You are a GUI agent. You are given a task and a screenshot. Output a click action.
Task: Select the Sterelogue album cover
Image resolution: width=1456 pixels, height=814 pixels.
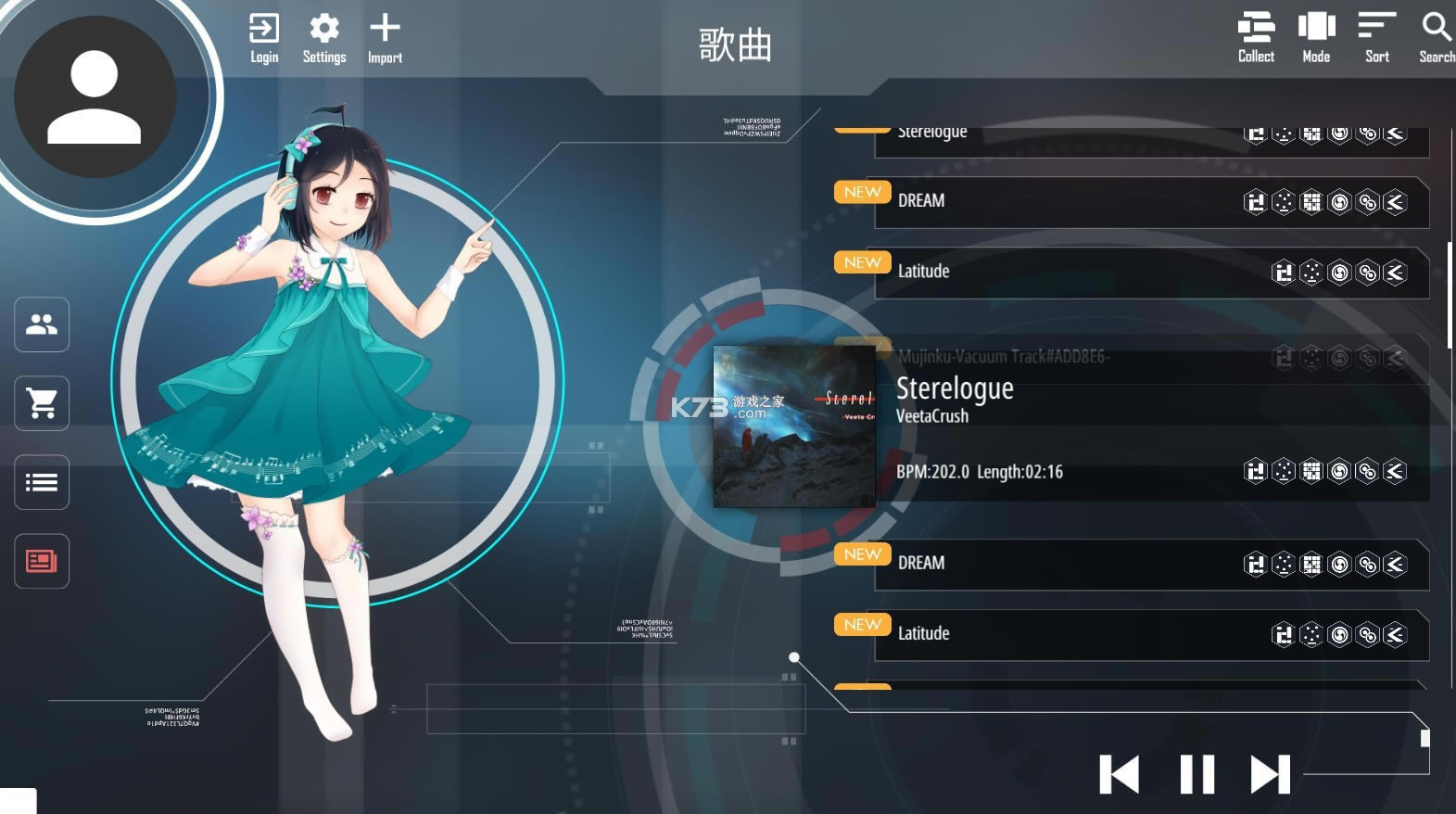click(793, 426)
